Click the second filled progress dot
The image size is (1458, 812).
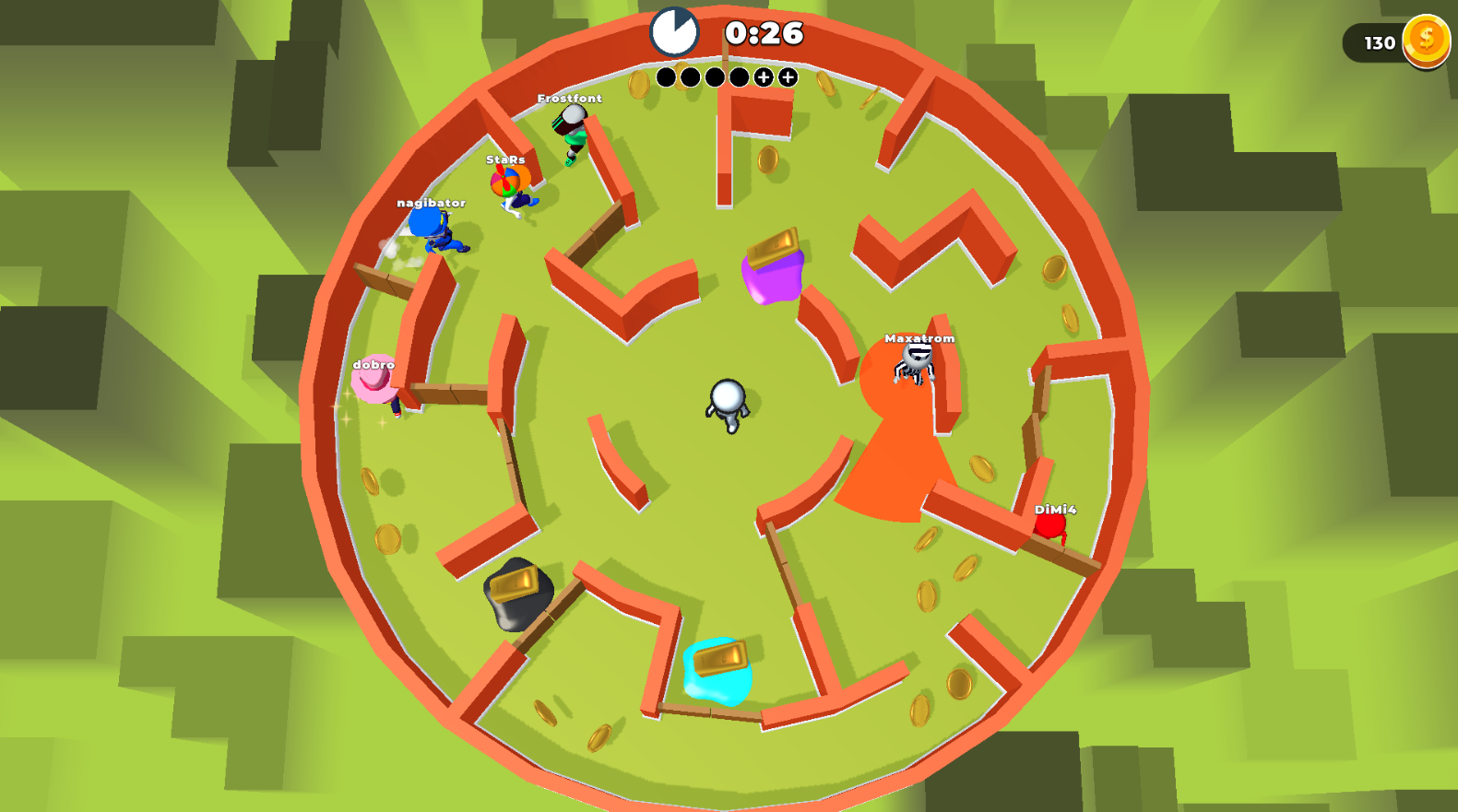[x=691, y=77]
